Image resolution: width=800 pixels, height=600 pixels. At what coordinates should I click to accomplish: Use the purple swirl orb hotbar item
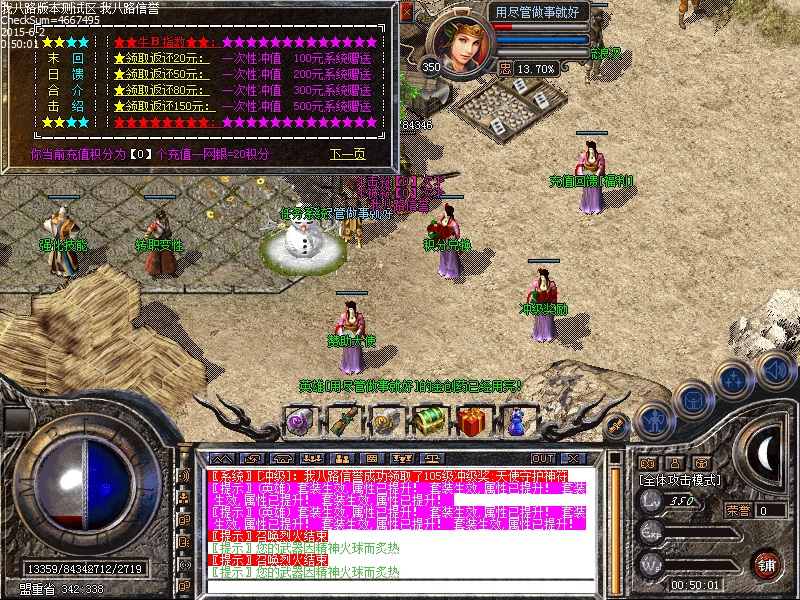299,421
